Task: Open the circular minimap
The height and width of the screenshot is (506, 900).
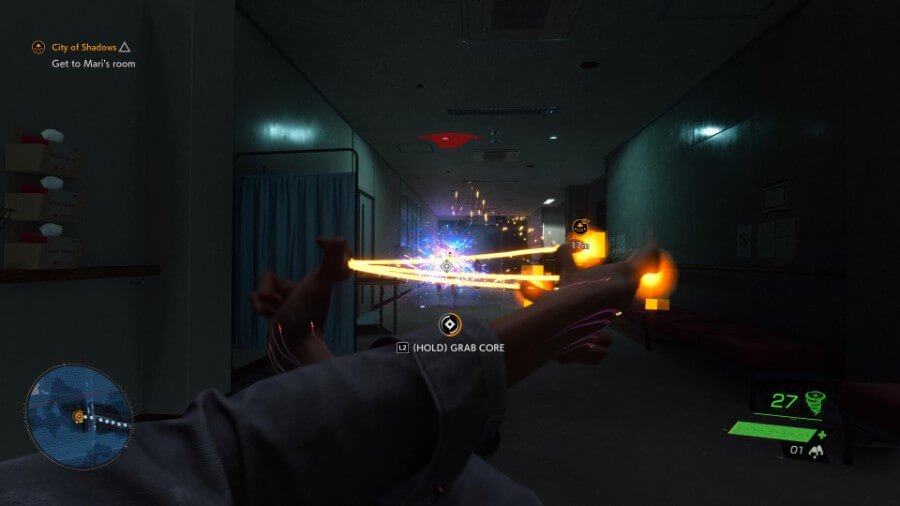Action: tap(78, 416)
